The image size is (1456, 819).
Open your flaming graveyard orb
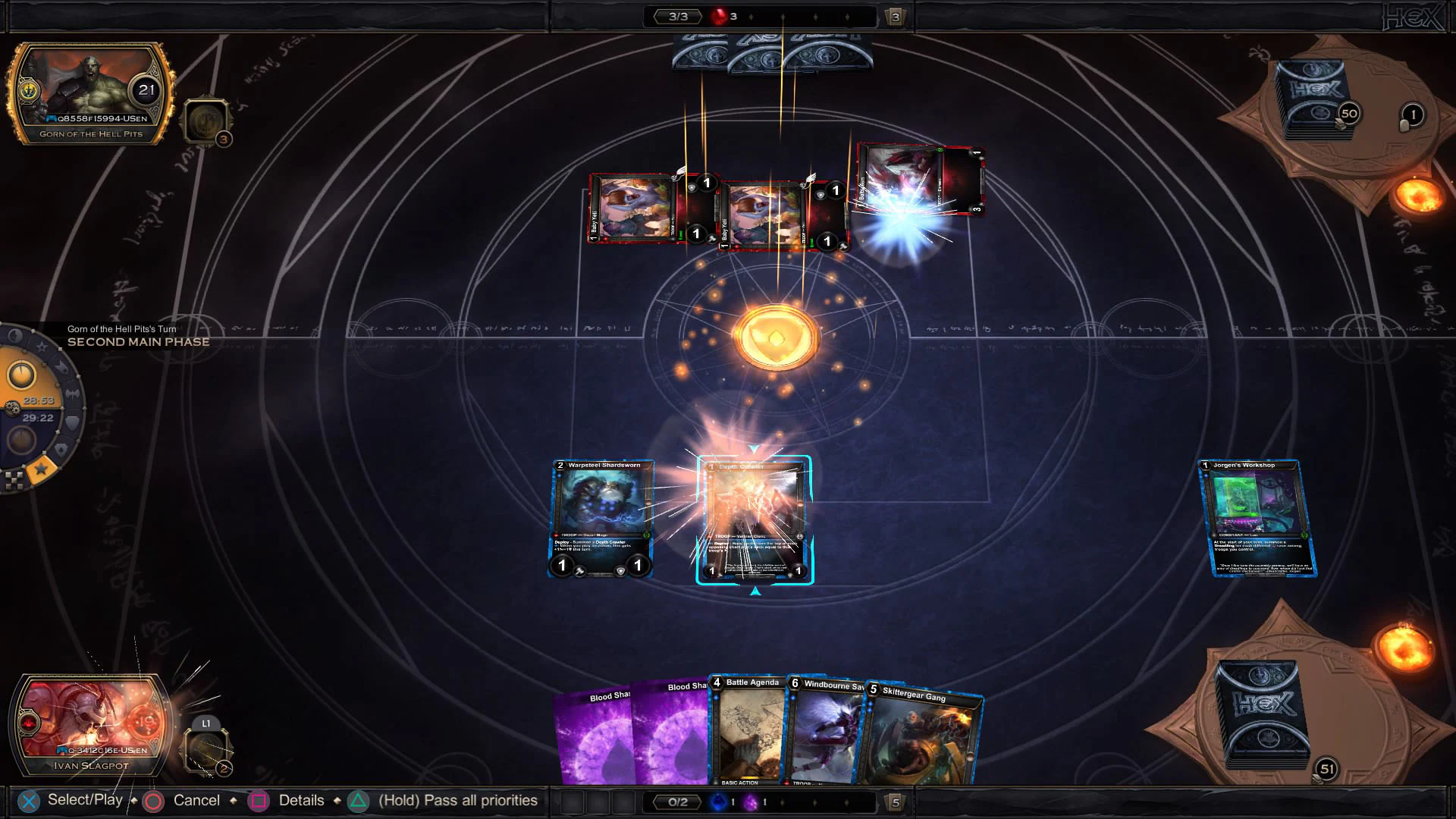(1404, 646)
